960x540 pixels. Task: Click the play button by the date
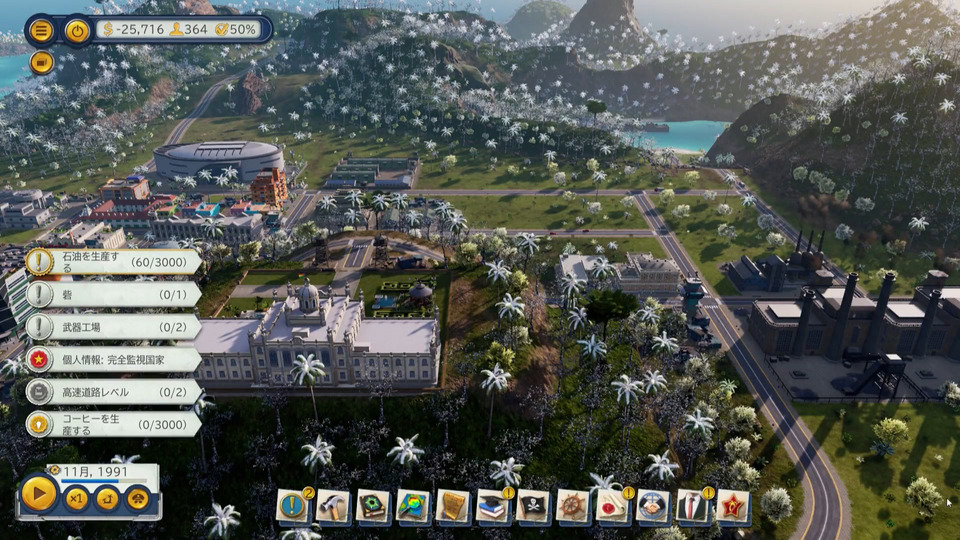pos(39,493)
